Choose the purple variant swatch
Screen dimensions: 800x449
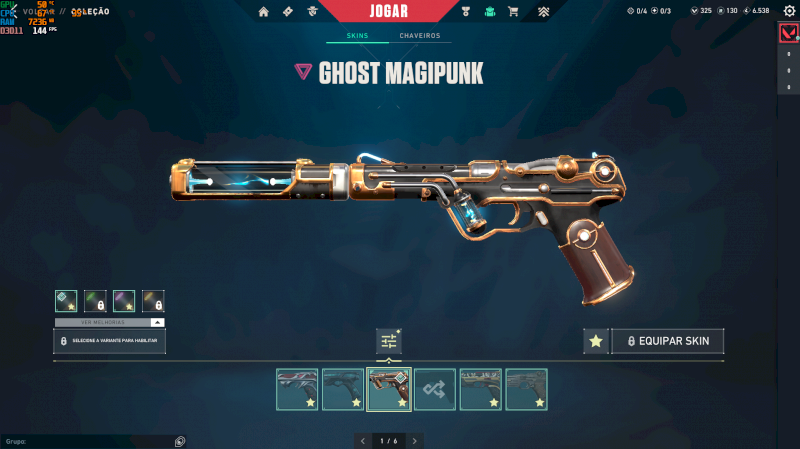124,300
